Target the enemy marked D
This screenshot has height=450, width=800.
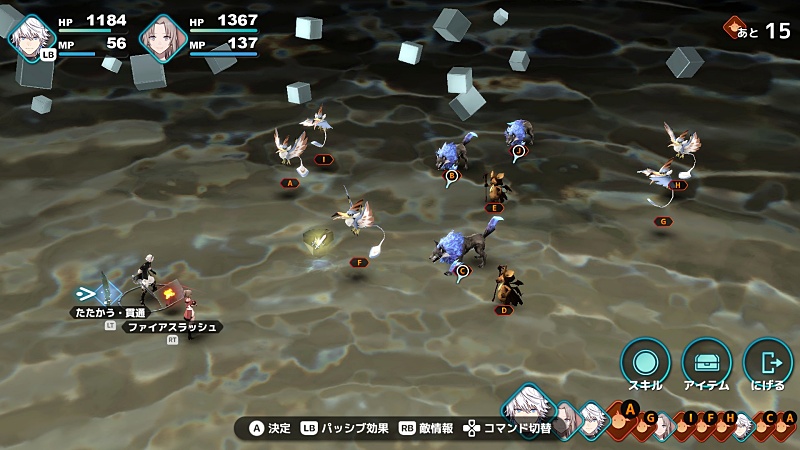point(508,286)
